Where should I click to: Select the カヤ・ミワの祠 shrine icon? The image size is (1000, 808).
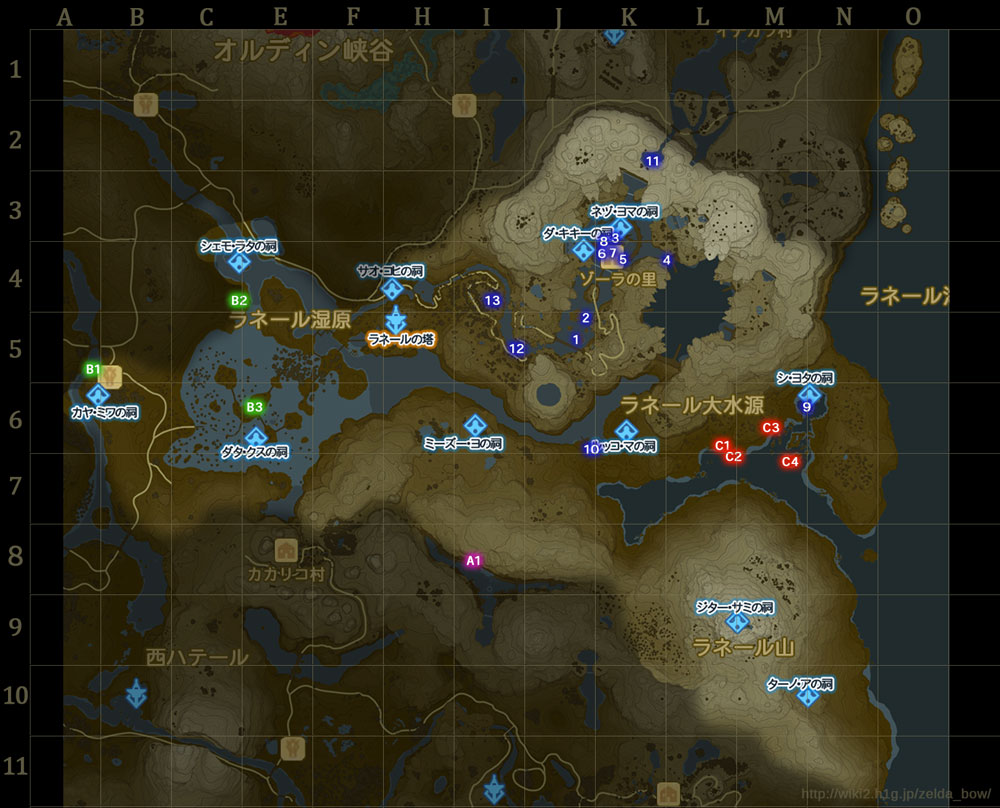(97, 395)
